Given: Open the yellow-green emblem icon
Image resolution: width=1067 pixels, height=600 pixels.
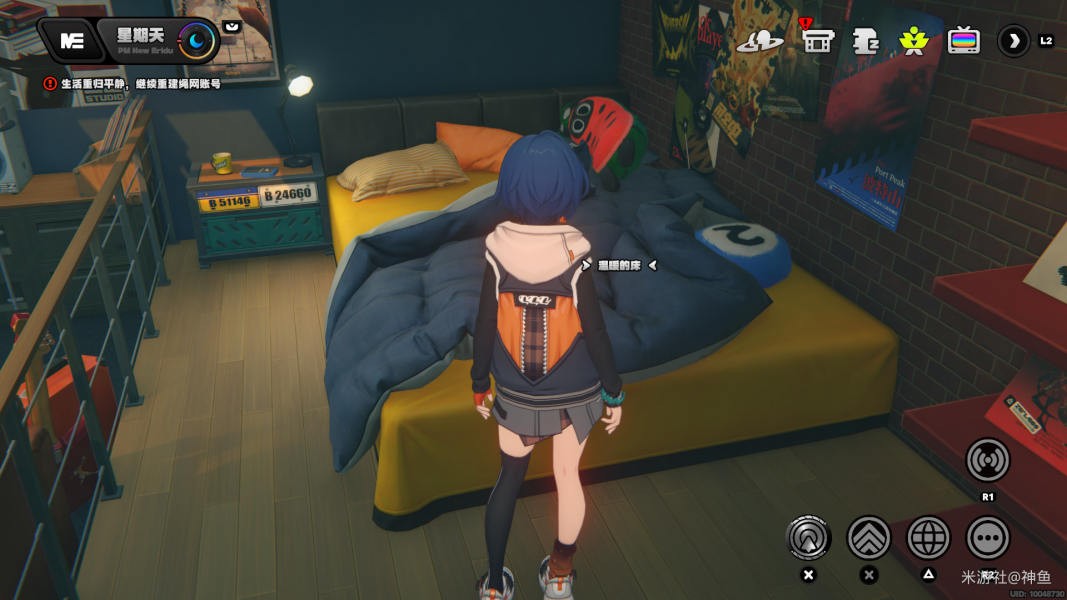Looking at the screenshot, I should [x=913, y=41].
